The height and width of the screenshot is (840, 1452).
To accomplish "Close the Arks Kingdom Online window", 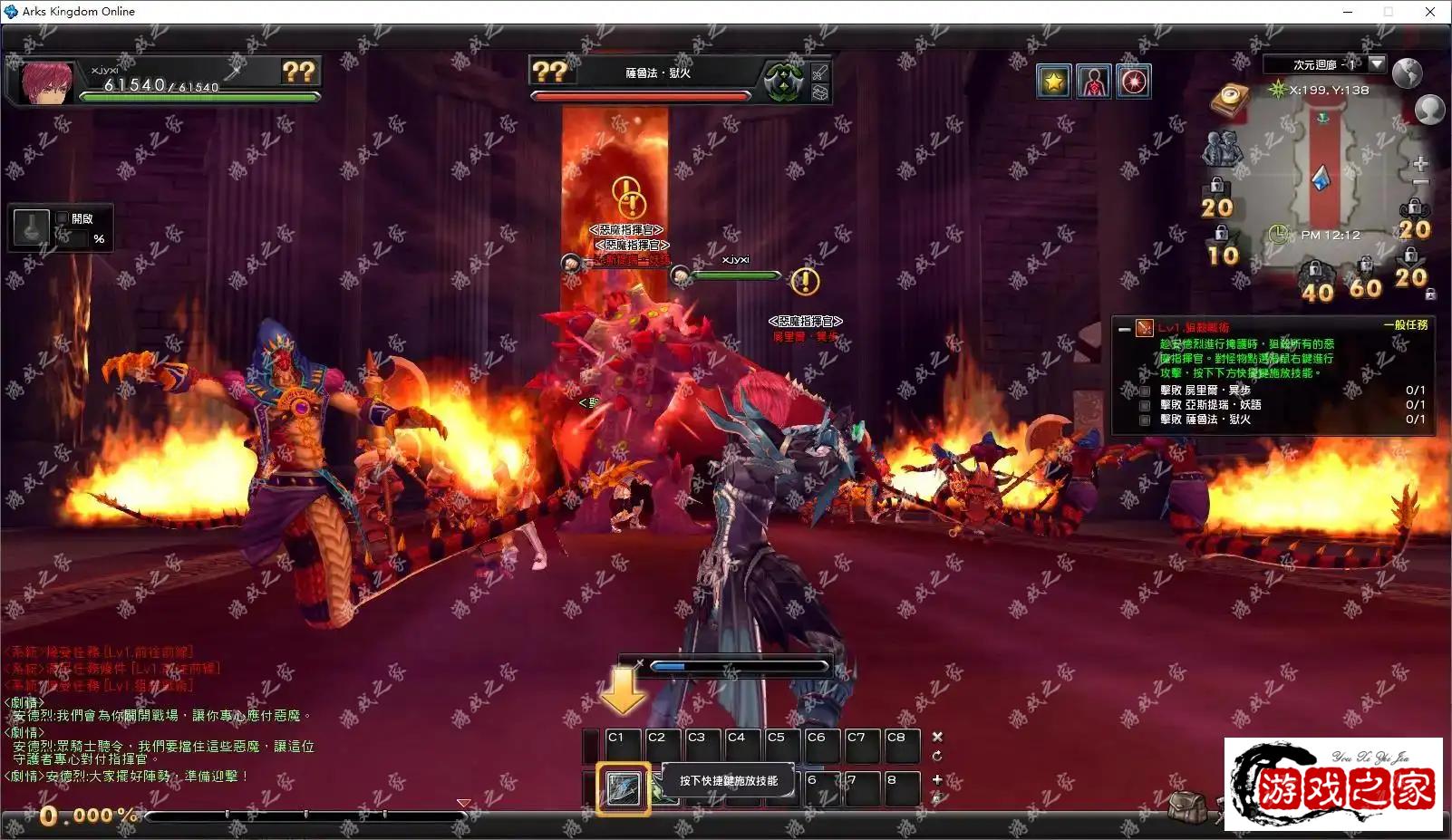I will coord(1429,12).
